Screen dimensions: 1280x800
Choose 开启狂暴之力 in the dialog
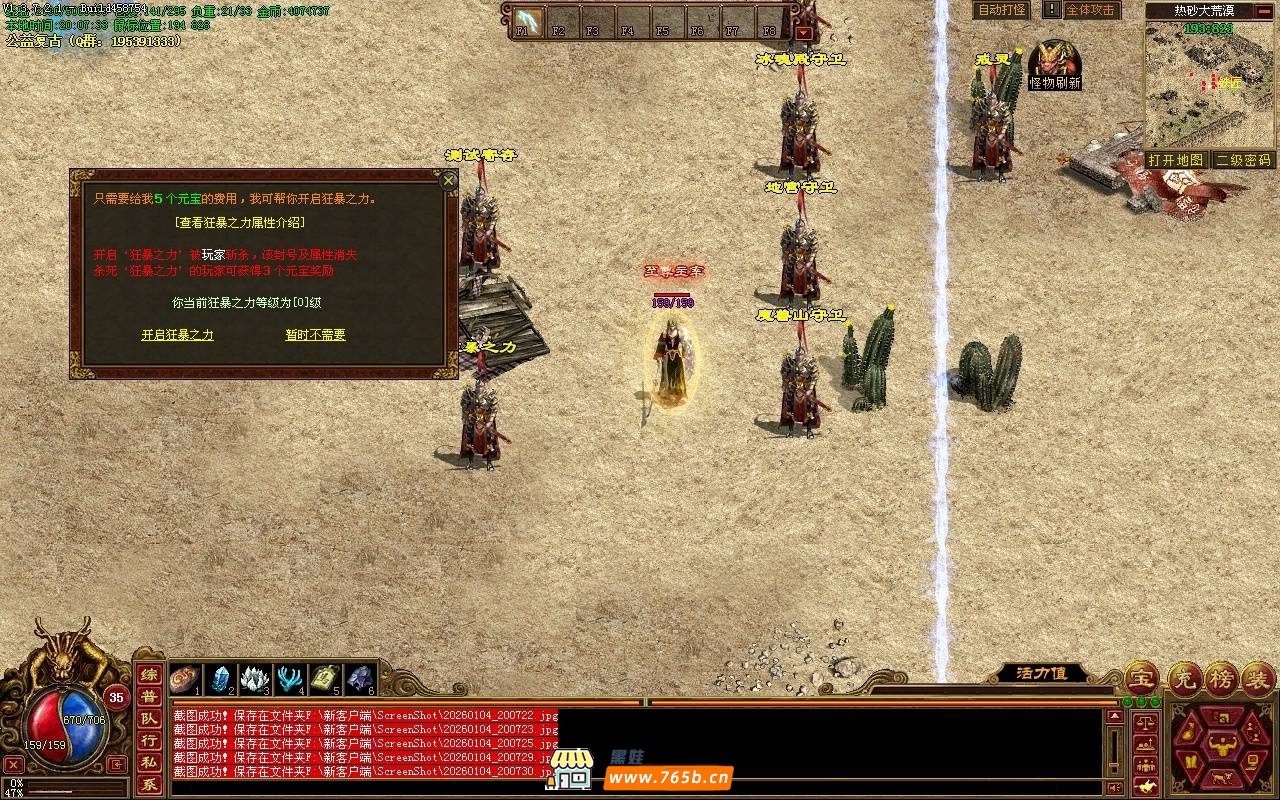(x=177, y=335)
